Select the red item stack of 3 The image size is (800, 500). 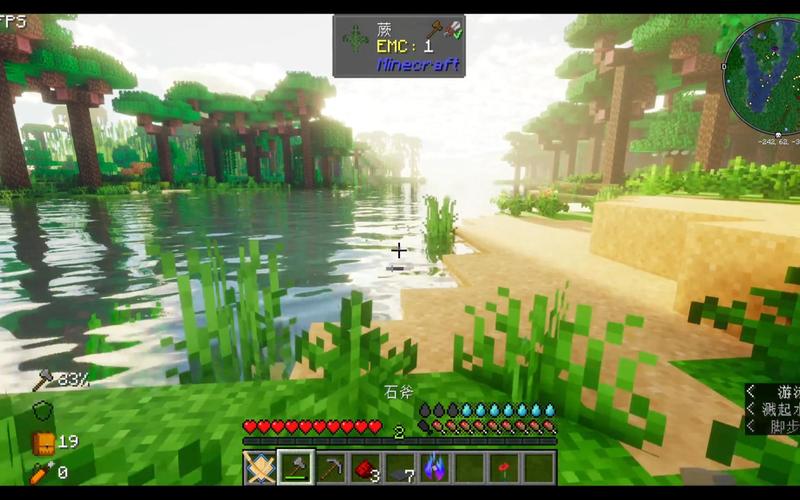(365, 467)
